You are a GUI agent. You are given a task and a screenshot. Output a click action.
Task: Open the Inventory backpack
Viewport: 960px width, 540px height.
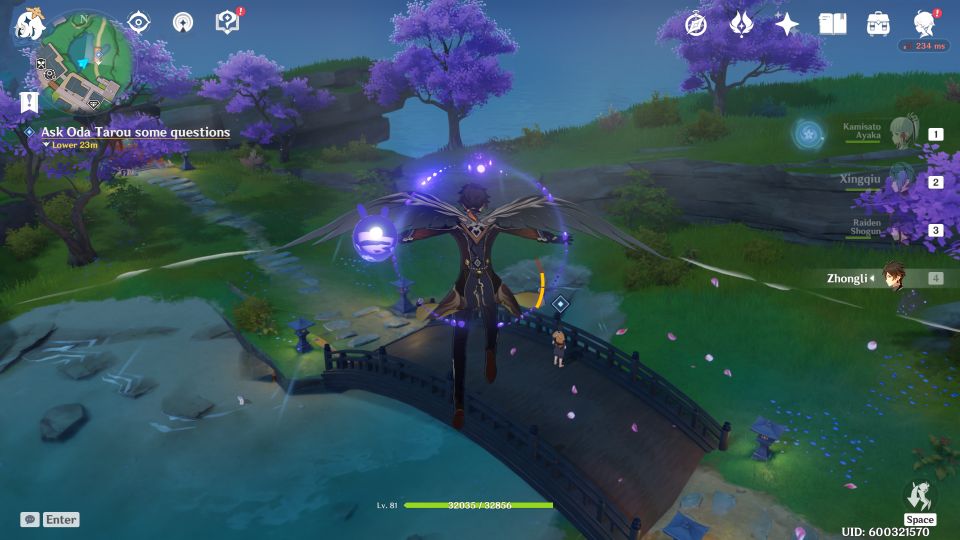pos(878,24)
